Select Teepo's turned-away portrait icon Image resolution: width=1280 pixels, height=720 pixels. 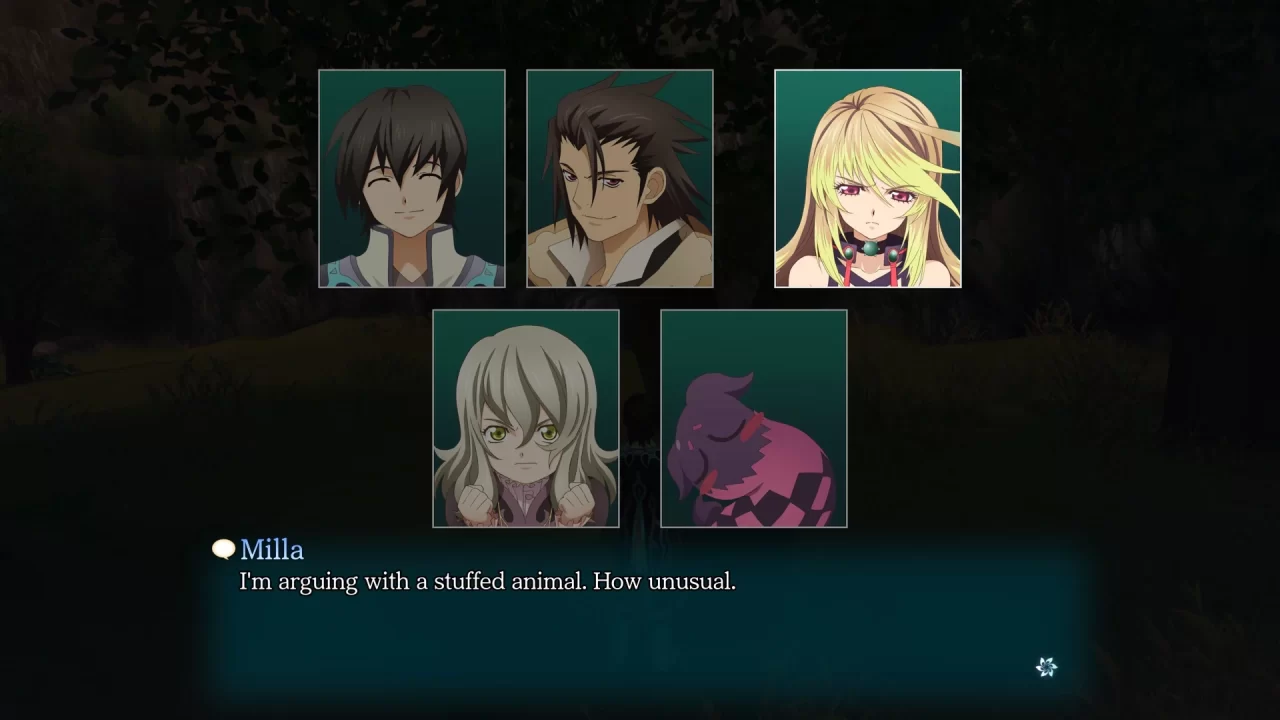[754, 418]
